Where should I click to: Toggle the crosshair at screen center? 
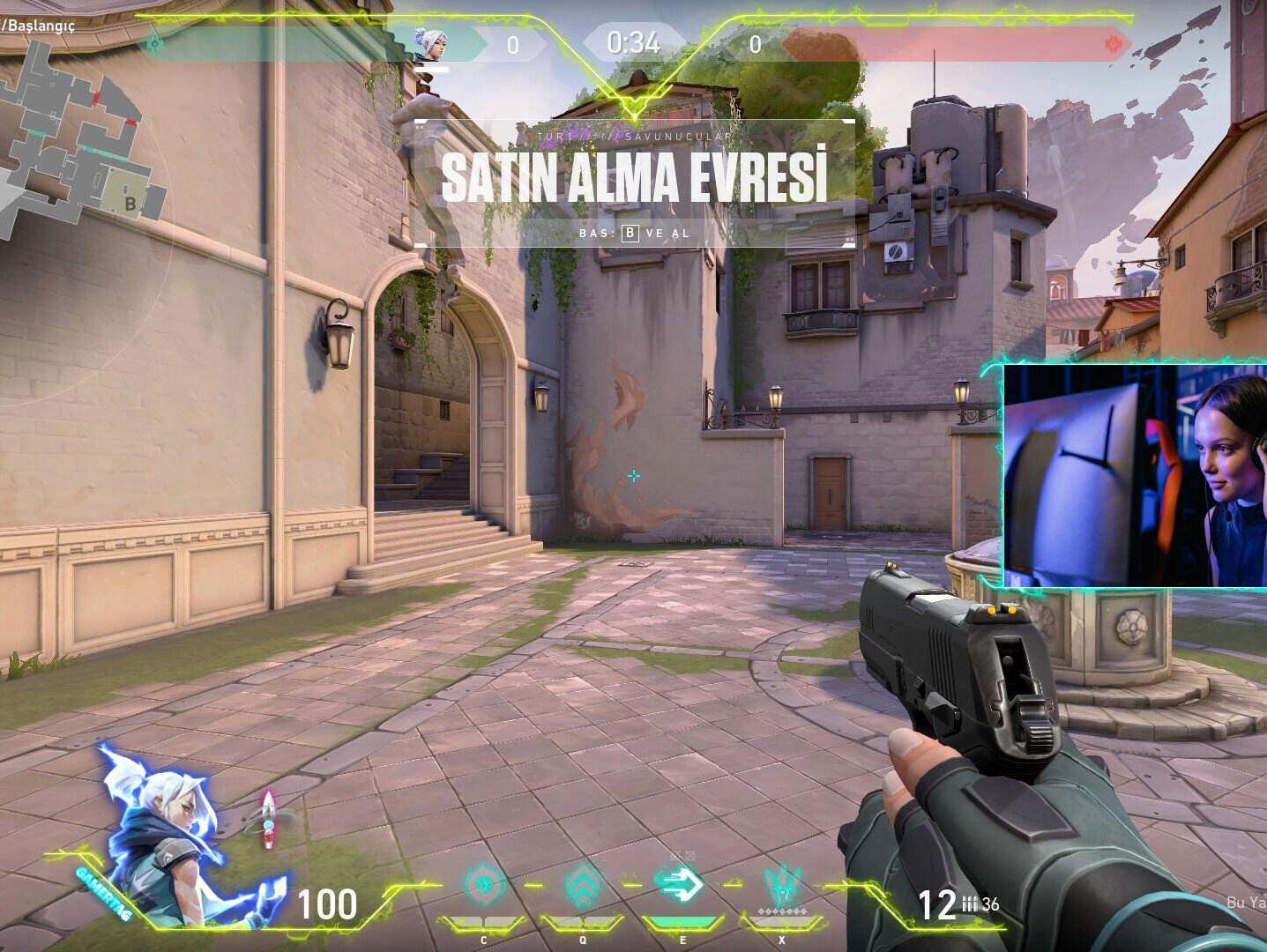tap(634, 477)
